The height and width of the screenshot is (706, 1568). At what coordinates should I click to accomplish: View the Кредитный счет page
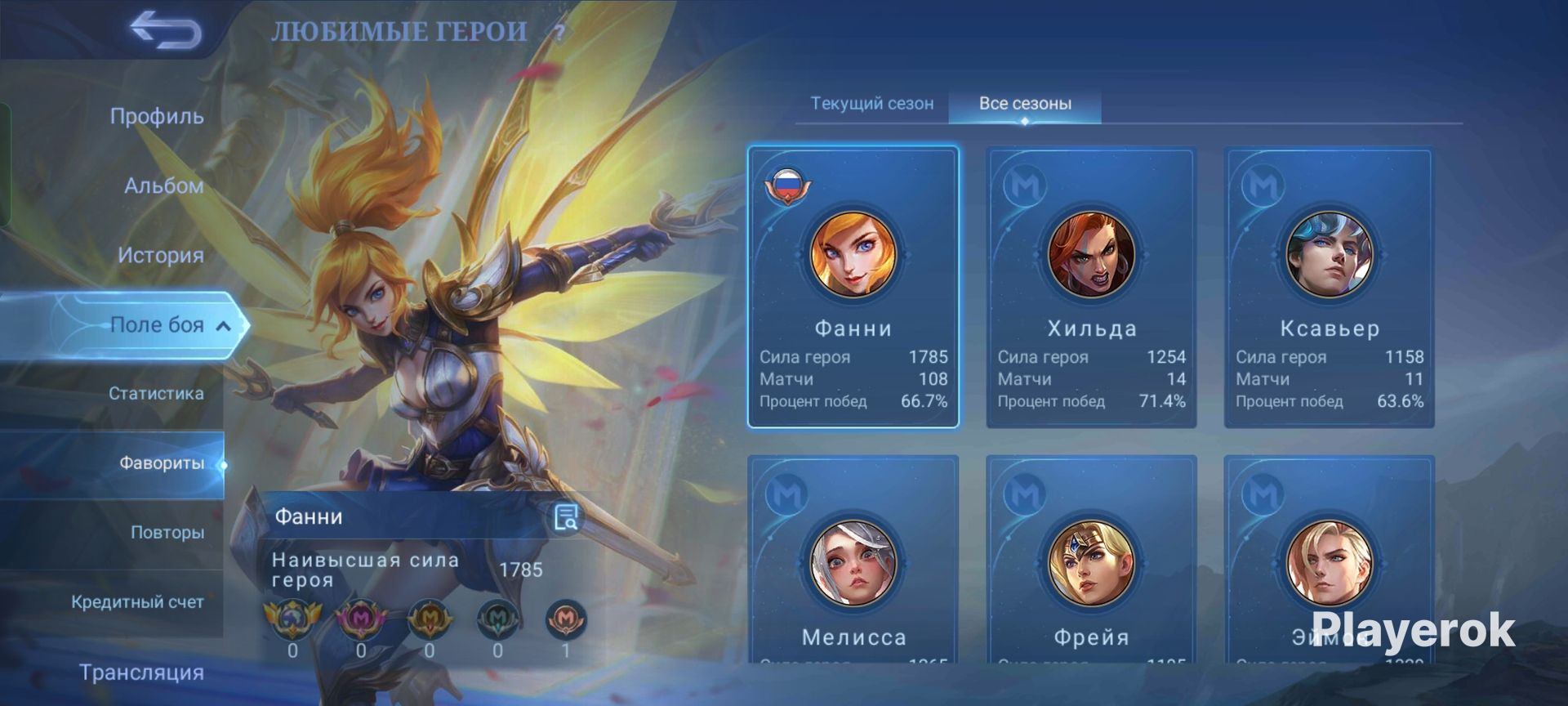pyautogui.click(x=137, y=602)
